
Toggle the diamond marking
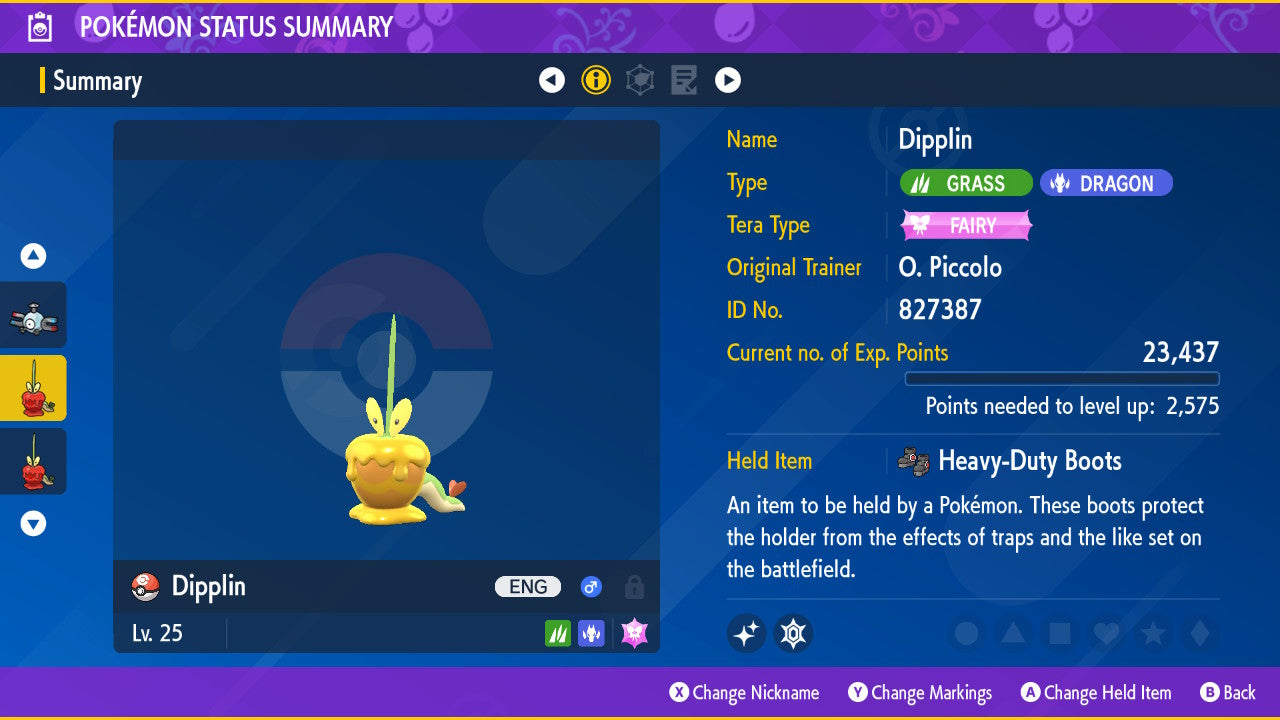(x=1198, y=634)
